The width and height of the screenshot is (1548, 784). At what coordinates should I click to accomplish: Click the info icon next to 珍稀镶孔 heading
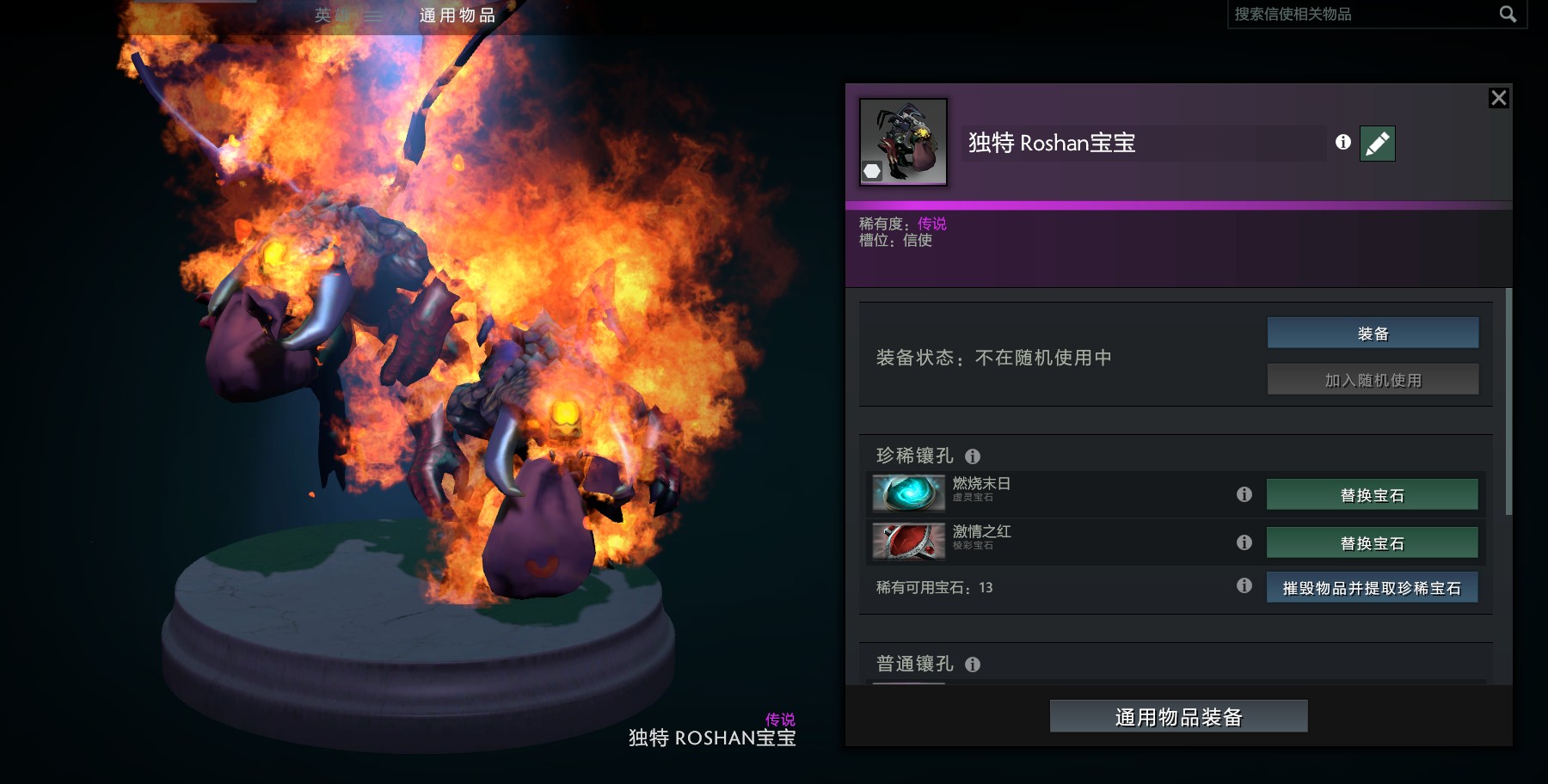974,456
